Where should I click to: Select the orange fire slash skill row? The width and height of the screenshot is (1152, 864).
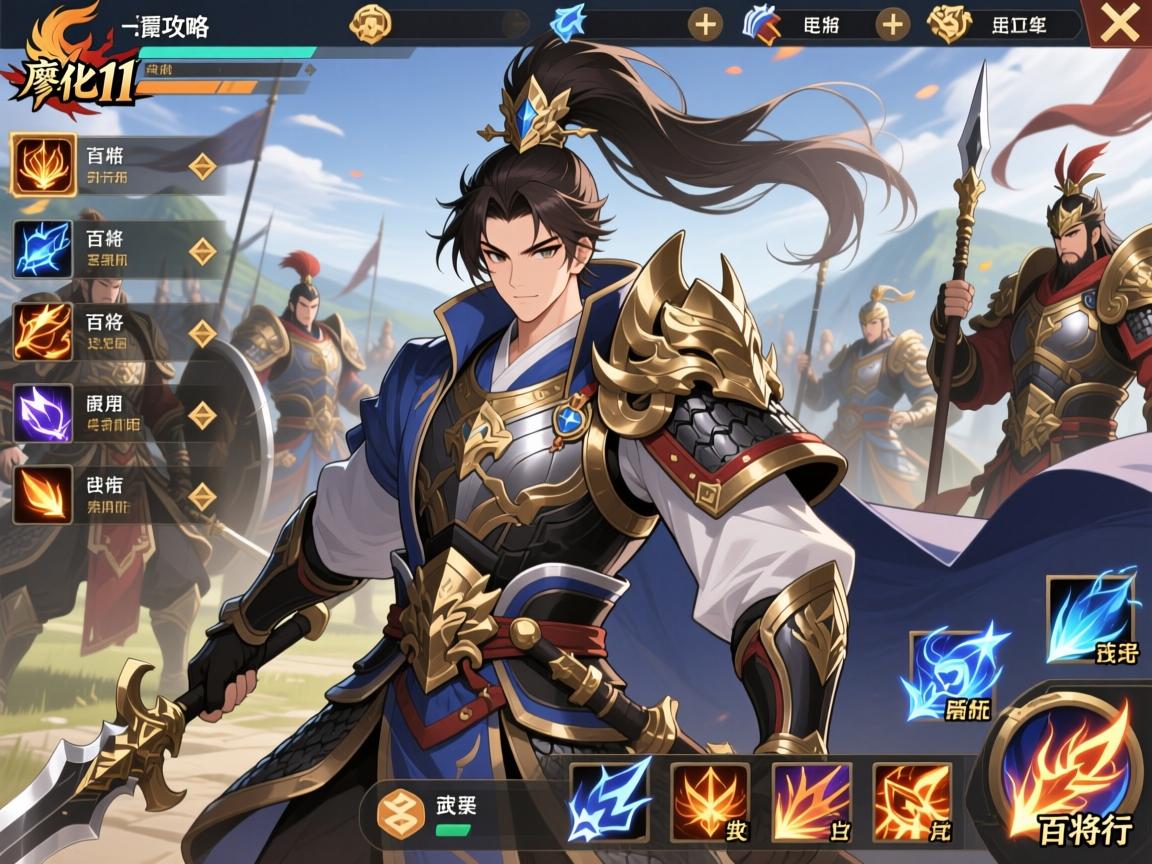[43, 333]
